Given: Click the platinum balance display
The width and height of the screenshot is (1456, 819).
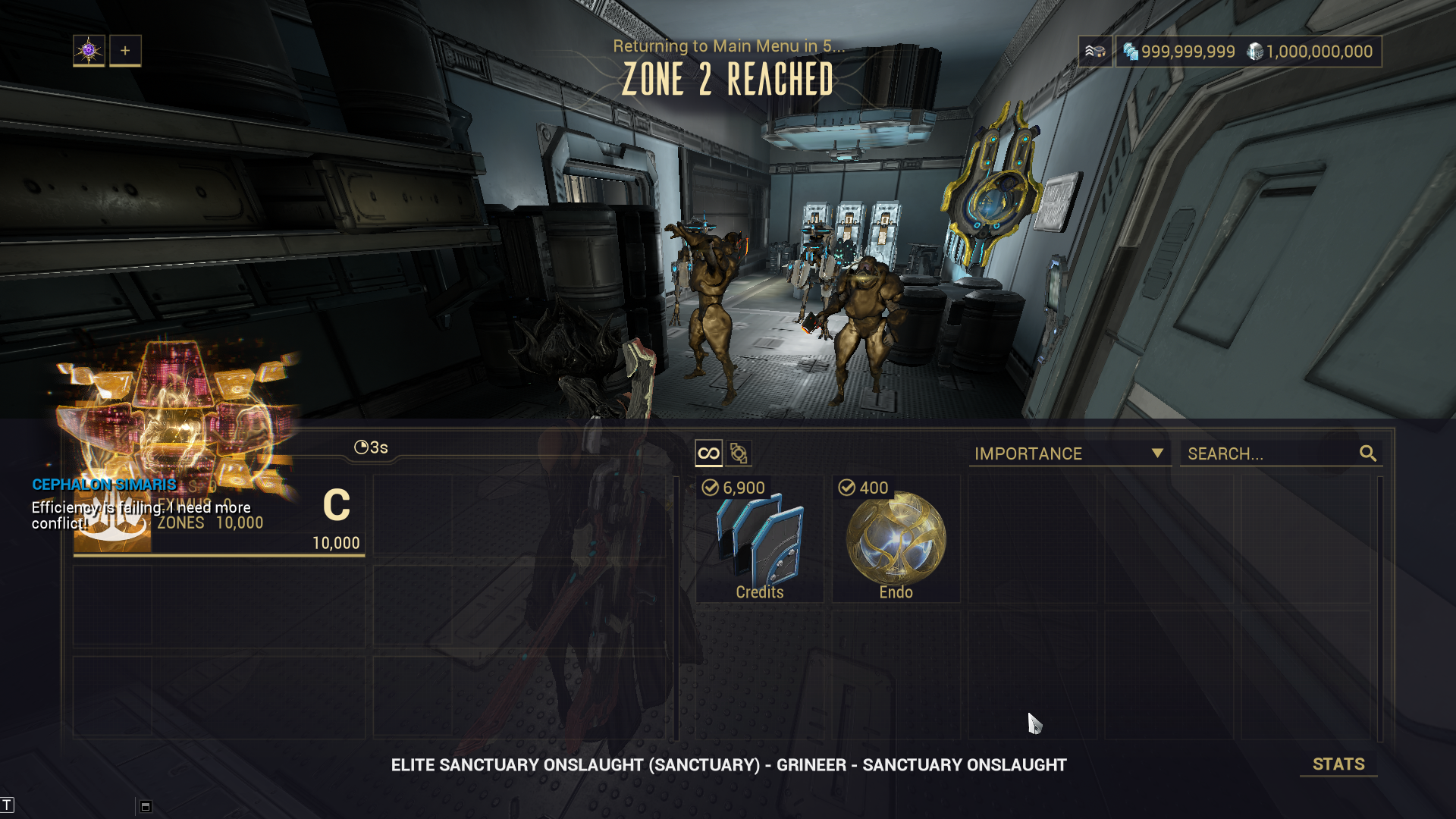Looking at the screenshot, I should pyautogui.click(x=1310, y=52).
